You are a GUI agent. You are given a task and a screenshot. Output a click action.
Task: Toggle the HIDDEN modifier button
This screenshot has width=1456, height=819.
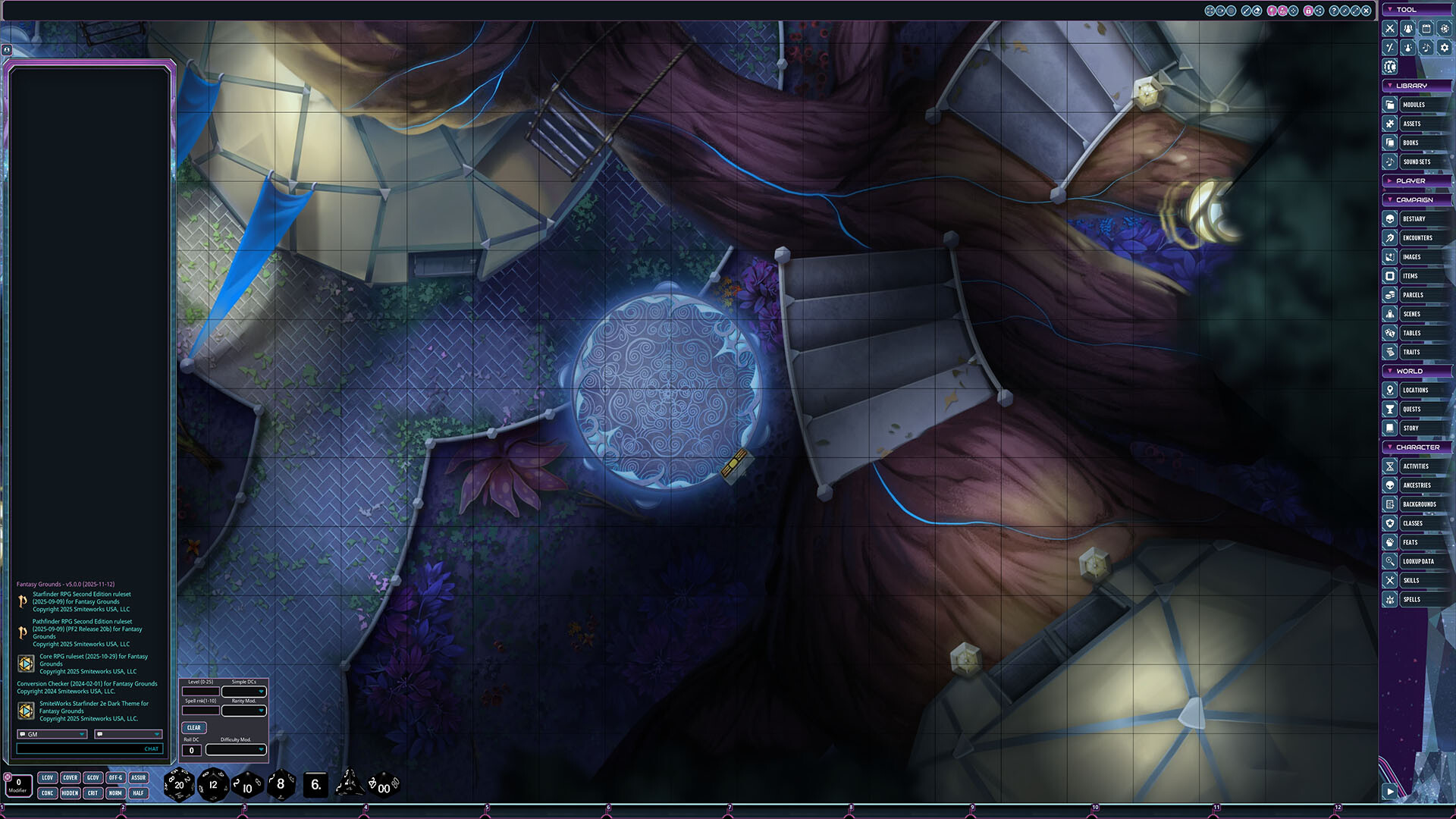(70, 792)
